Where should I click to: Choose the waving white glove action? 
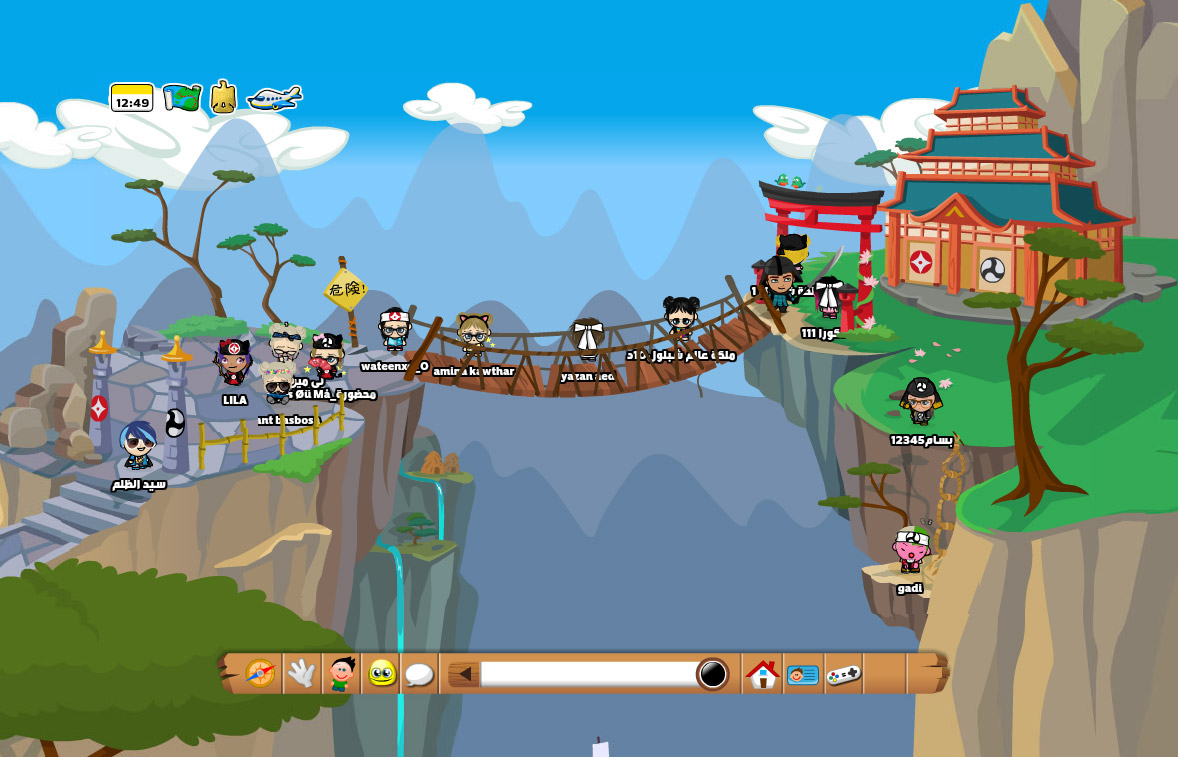click(301, 673)
